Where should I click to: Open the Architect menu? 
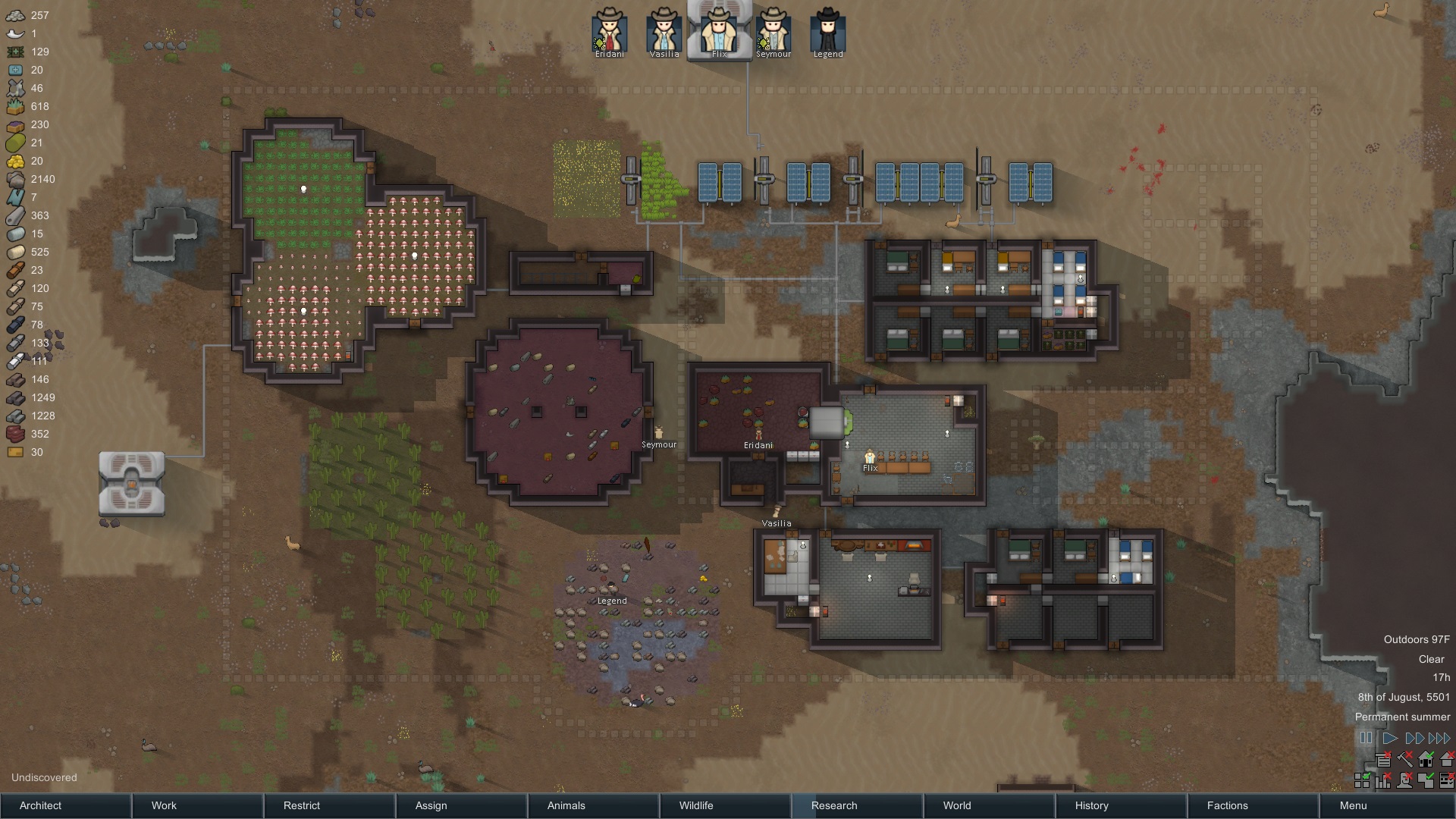point(66,805)
